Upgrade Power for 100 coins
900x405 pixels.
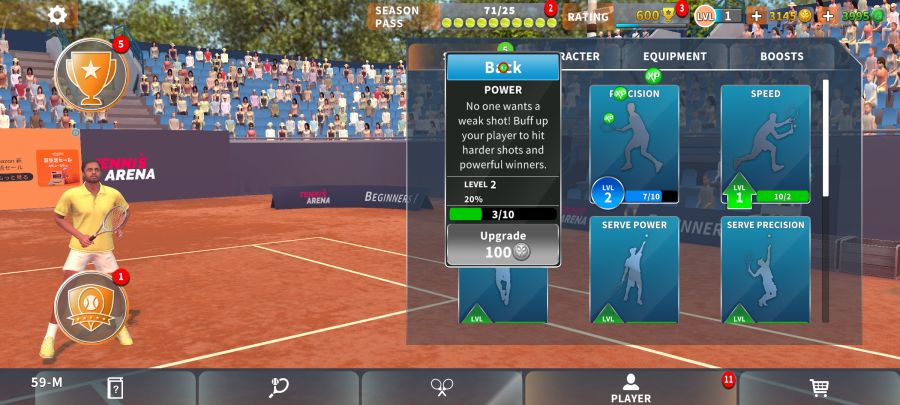pos(503,244)
